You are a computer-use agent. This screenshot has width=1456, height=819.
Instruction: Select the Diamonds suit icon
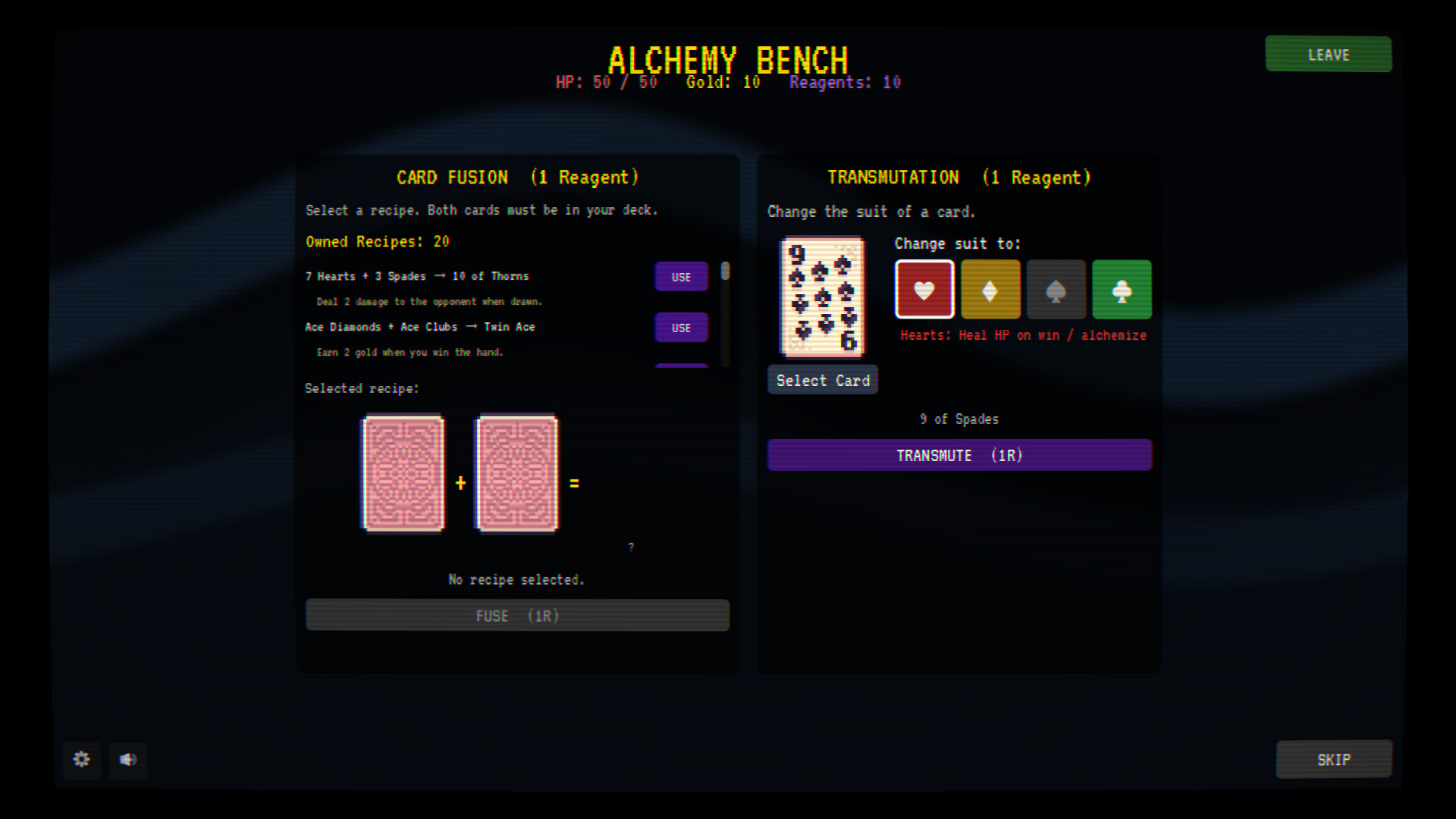(x=990, y=289)
